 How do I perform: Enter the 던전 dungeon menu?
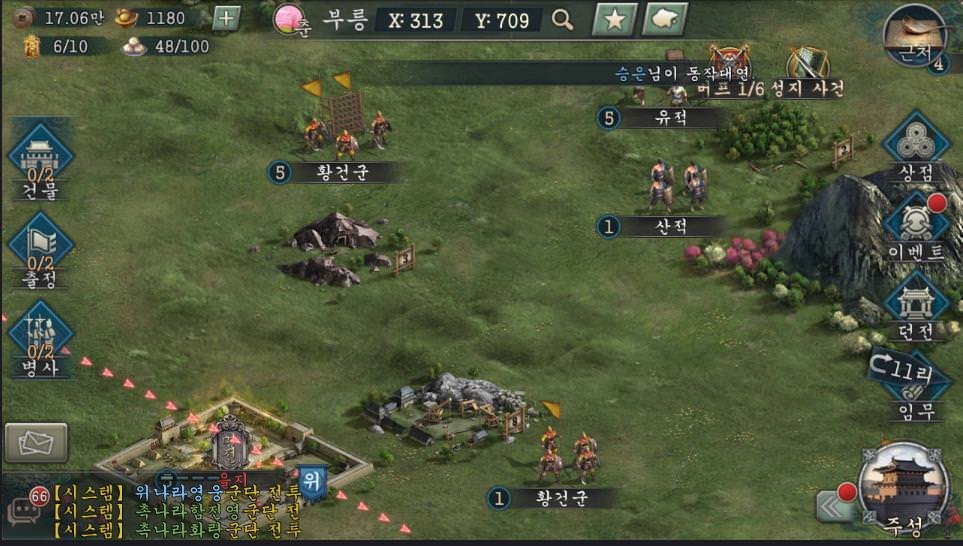point(915,305)
